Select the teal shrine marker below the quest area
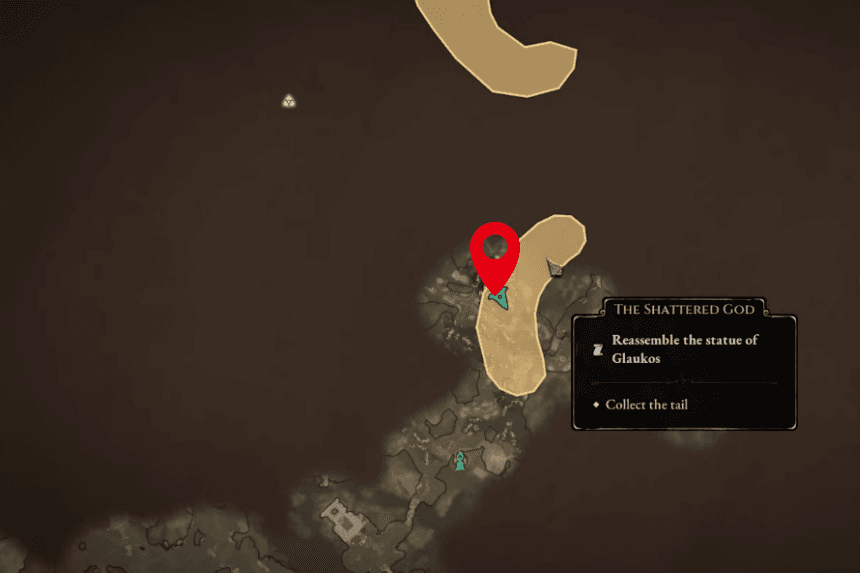 [x=460, y=461]
